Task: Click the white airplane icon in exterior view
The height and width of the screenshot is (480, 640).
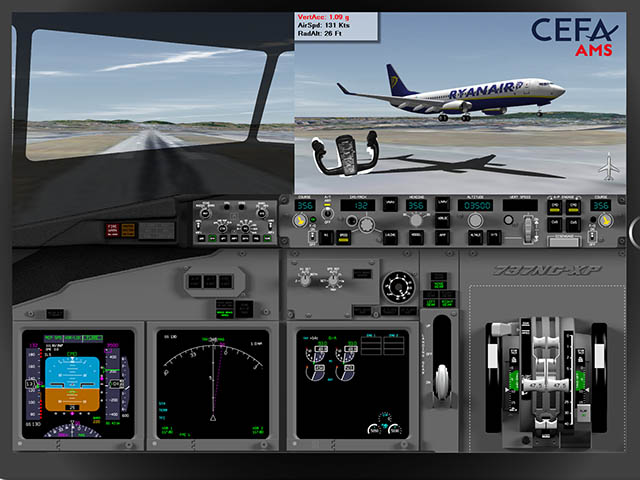Action: pos(608,165)
